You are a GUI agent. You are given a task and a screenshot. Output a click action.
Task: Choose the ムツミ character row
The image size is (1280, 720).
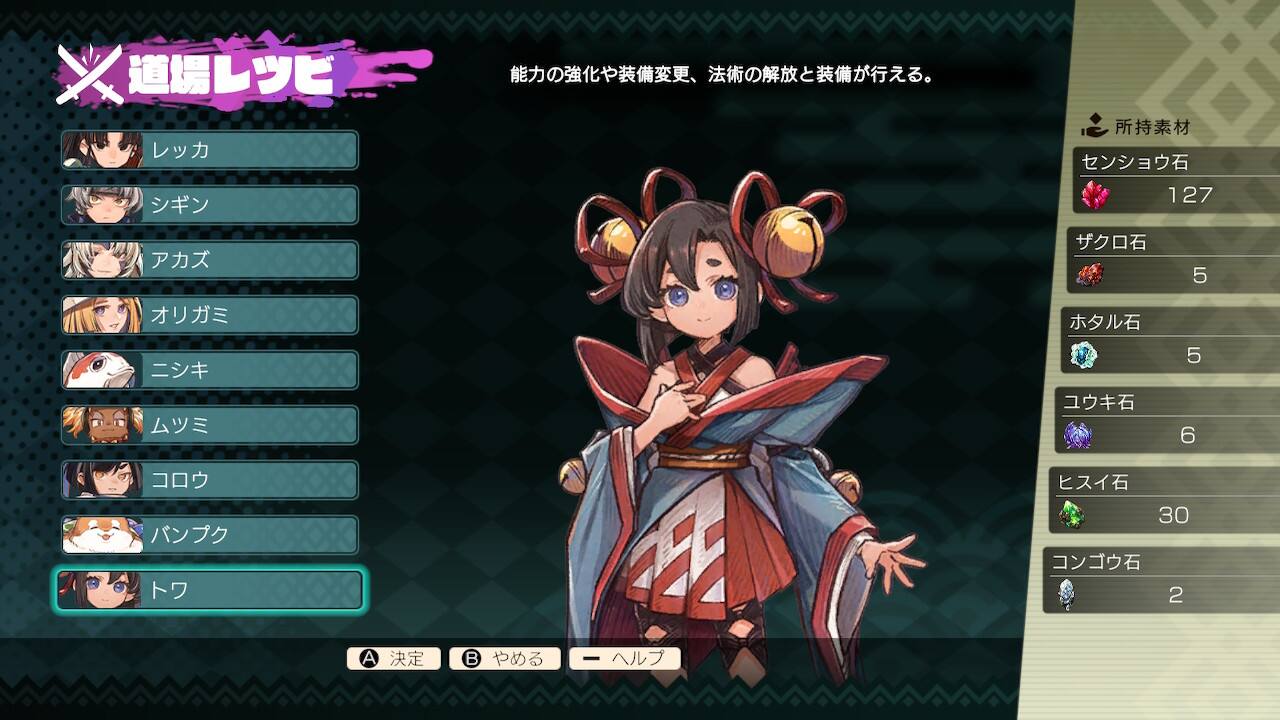click(210, 425)
